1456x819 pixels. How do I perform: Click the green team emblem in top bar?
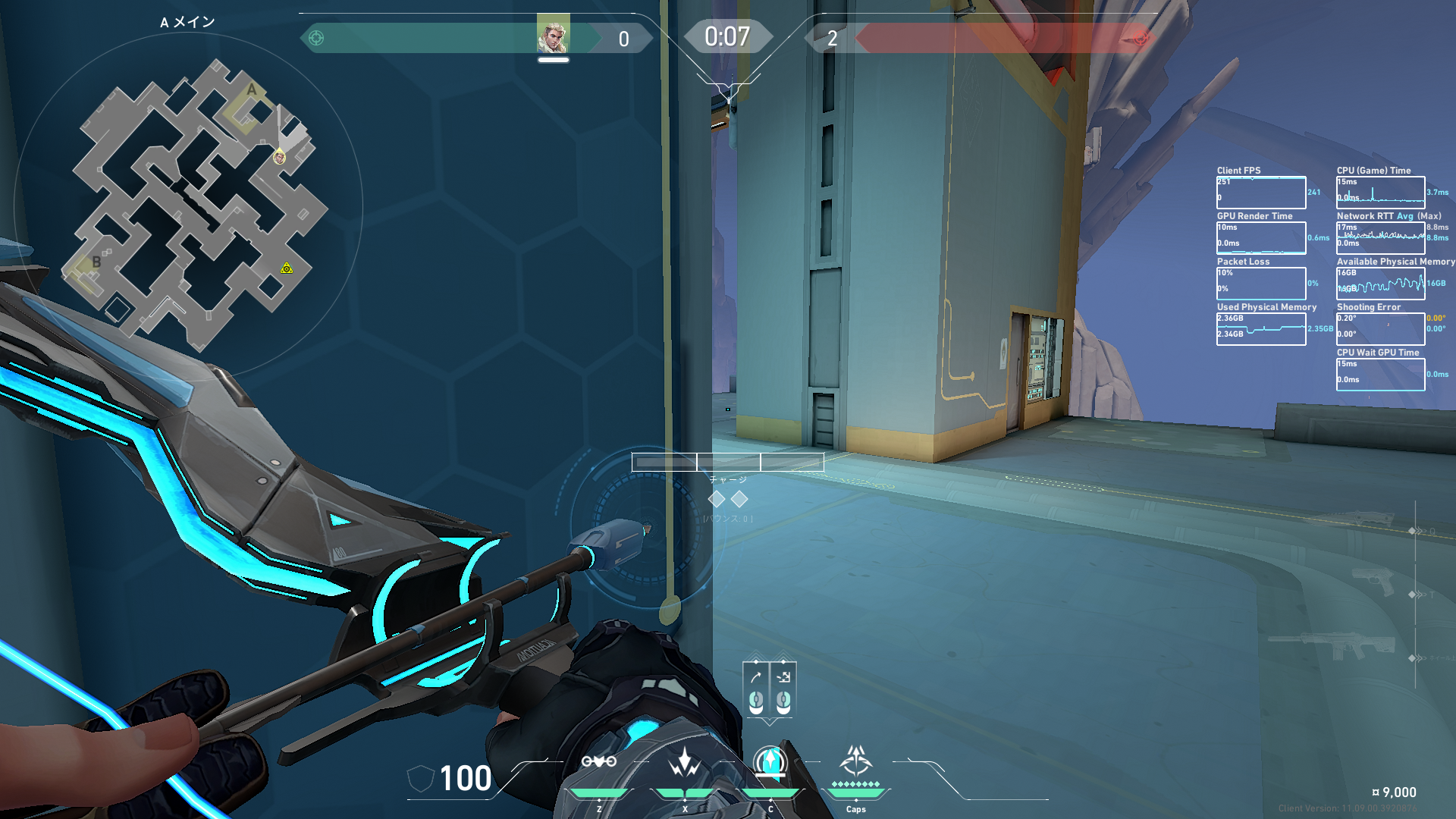(x=317, y=38)
